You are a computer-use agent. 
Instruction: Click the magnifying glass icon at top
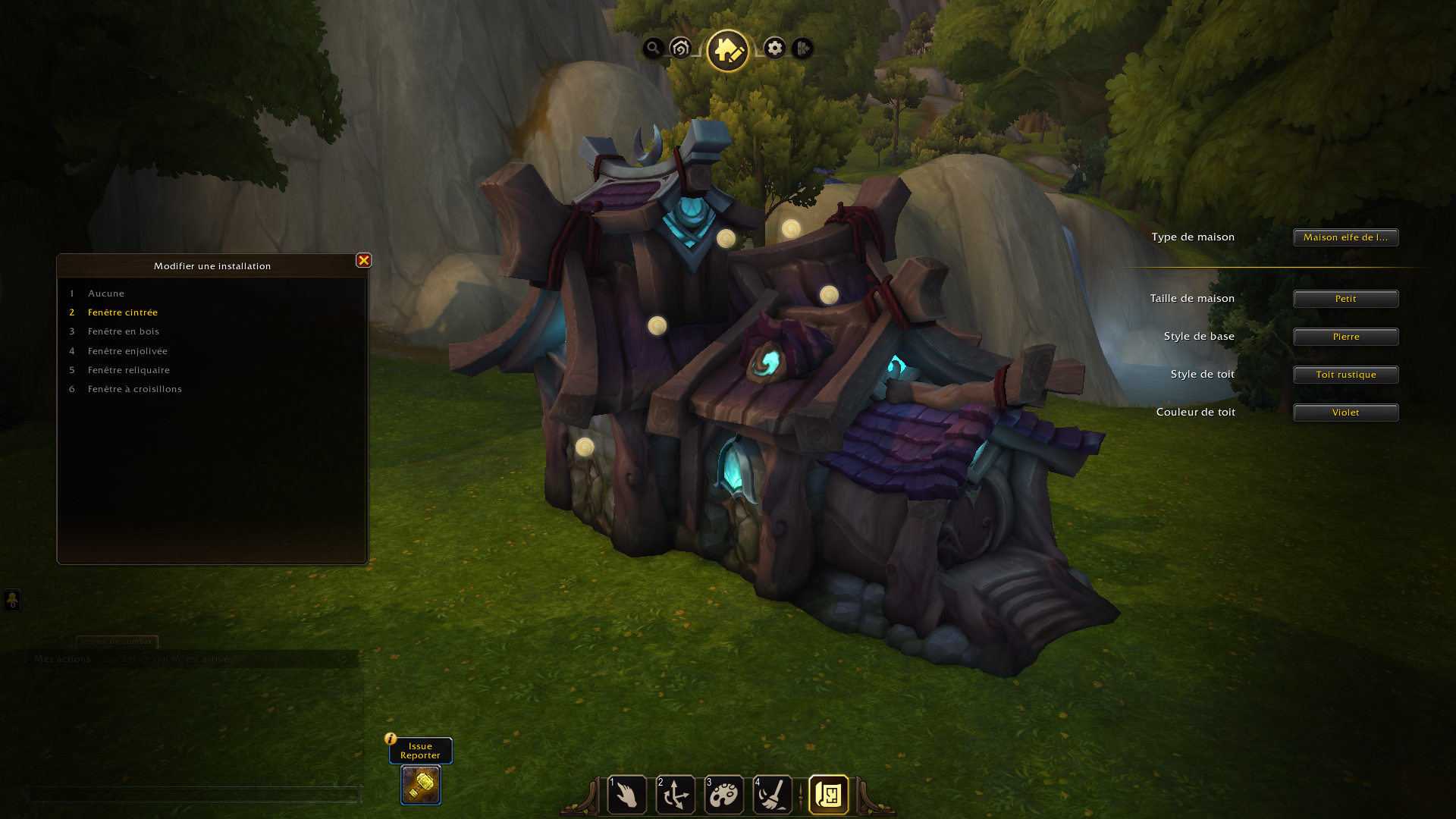[x=653, y=49]
